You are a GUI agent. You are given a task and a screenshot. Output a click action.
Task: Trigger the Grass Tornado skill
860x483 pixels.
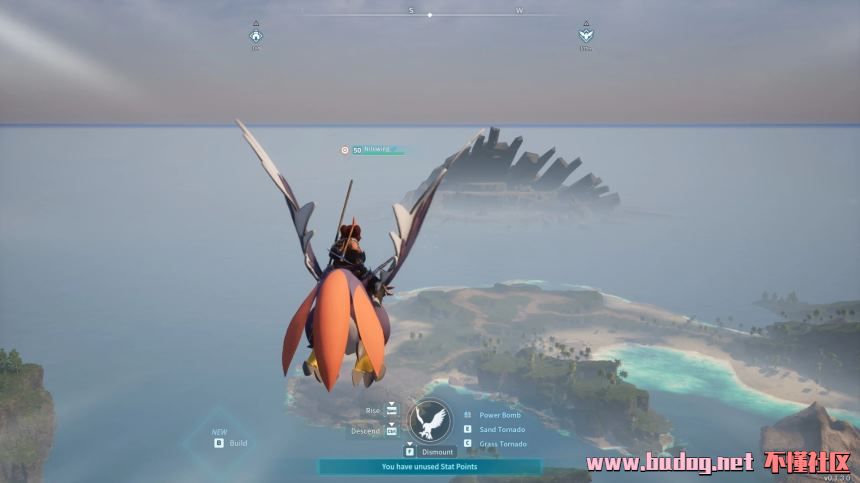click(x=502, y=443)
